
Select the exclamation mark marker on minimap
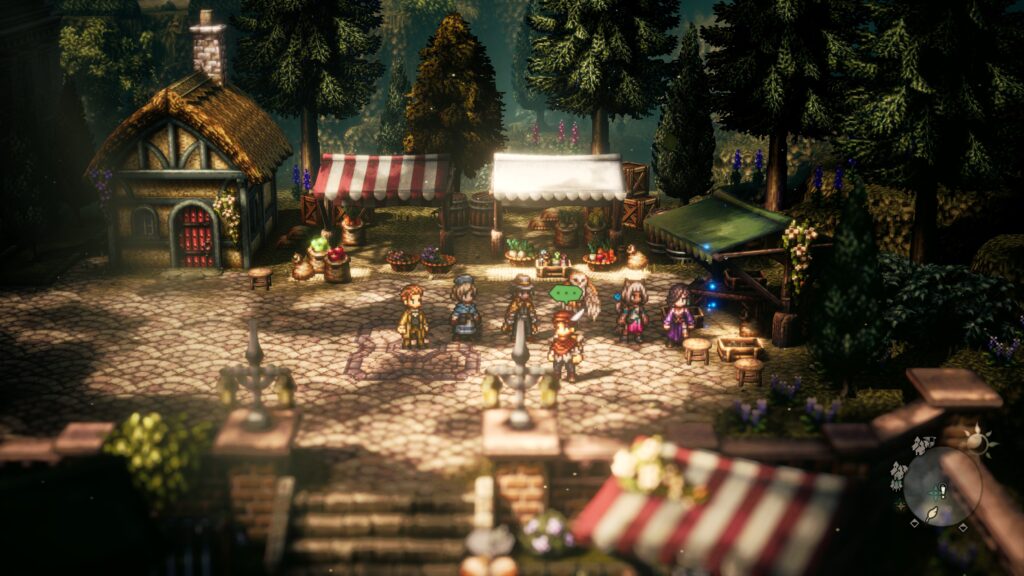pyautogui.click(x=941, y=491)
